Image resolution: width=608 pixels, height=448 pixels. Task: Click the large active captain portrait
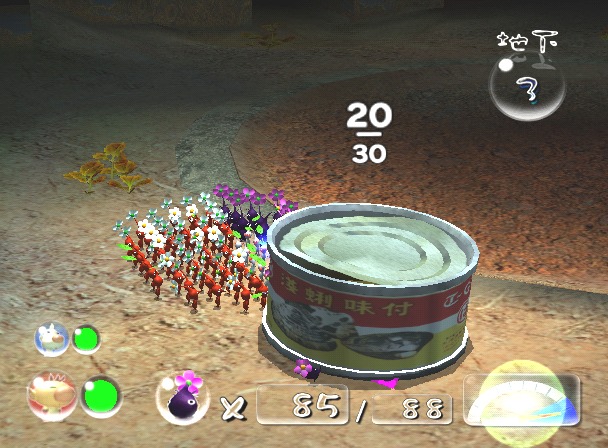(46, 395)
